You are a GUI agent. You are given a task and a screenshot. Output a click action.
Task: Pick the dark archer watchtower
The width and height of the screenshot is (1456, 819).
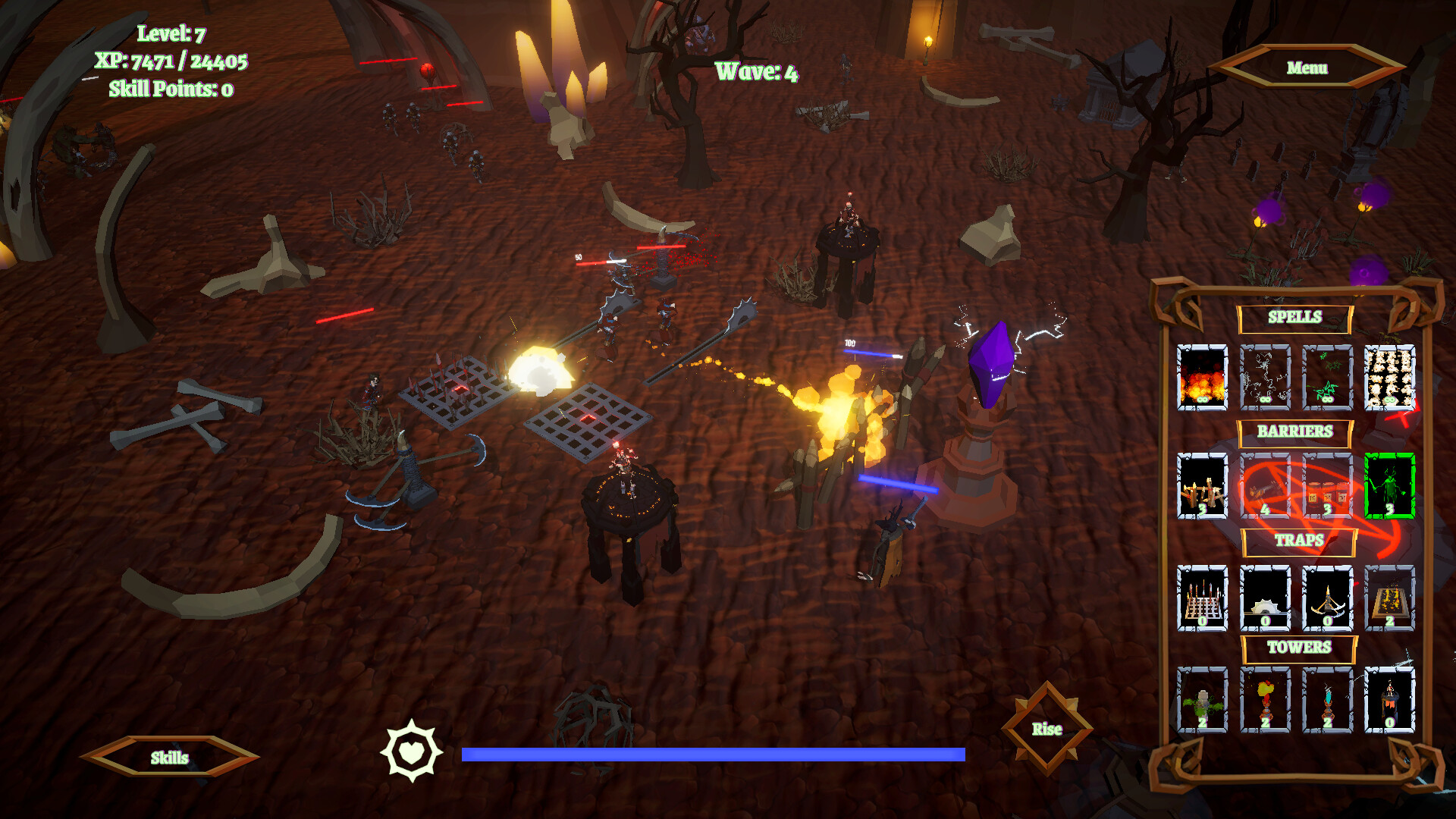(1389, 700)
